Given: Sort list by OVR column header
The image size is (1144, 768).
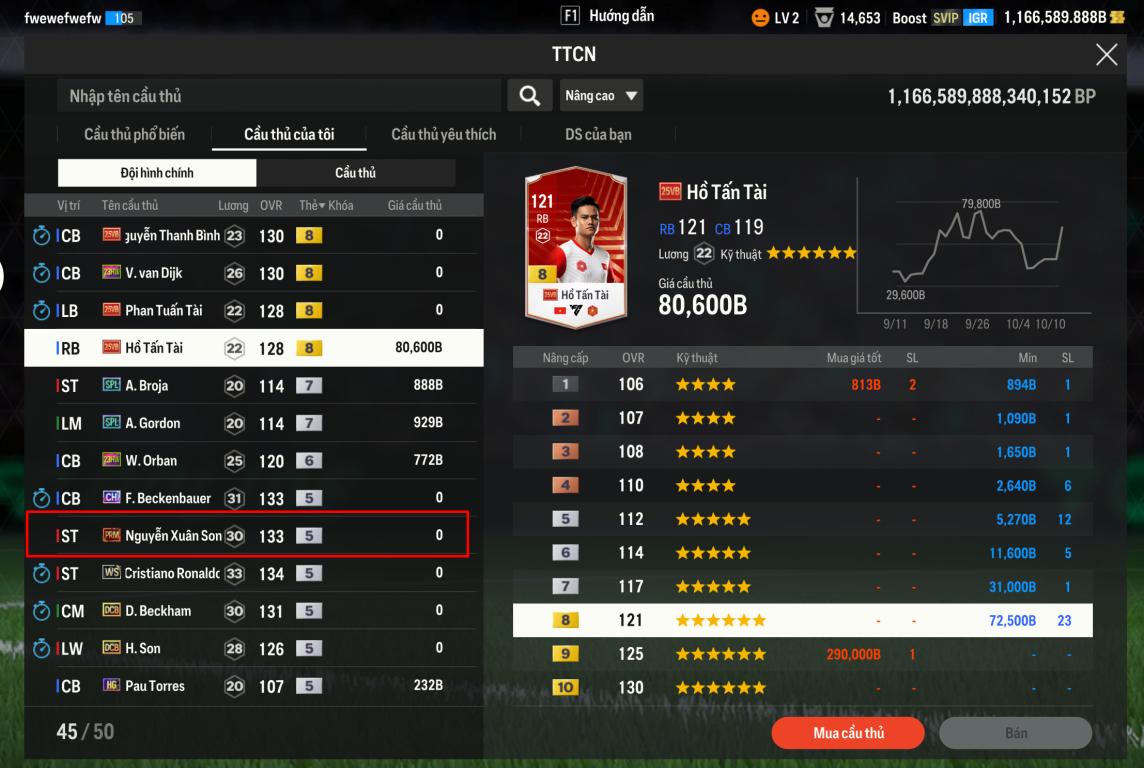Looking at the screenshot, I should coord(270,205).
